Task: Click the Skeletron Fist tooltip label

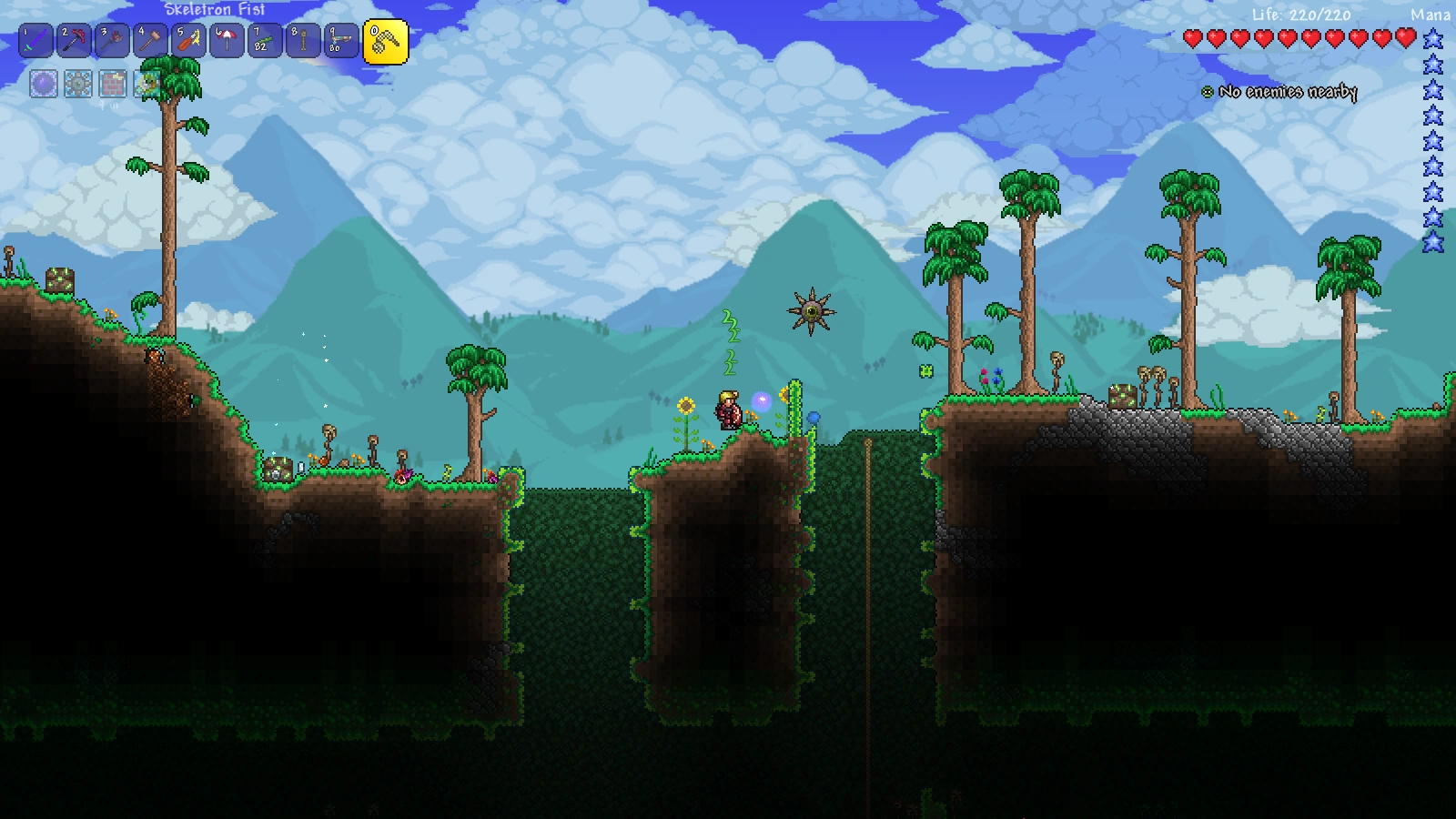Action: point(214,10)
